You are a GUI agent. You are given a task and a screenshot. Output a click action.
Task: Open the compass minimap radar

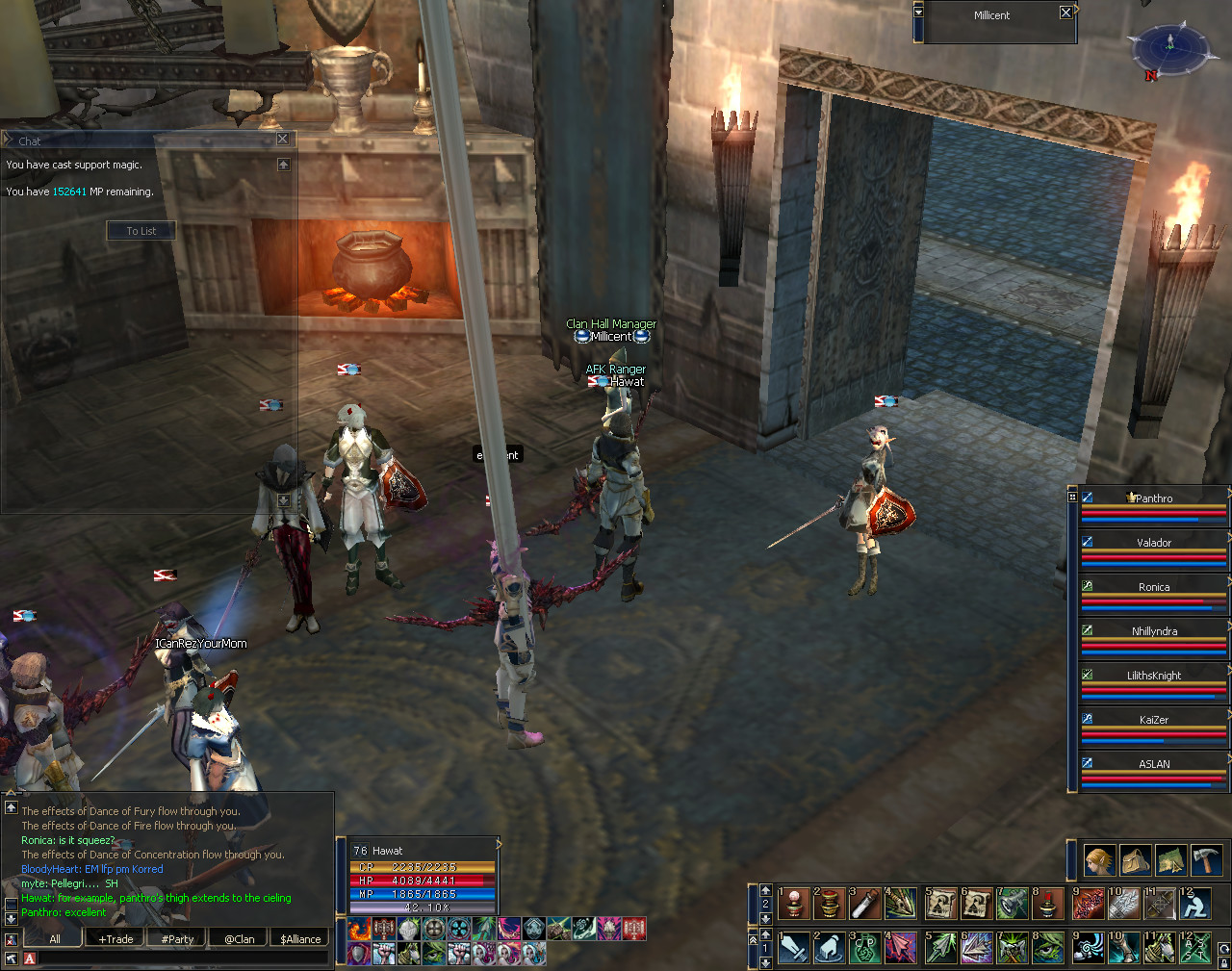pos(1169,45)
